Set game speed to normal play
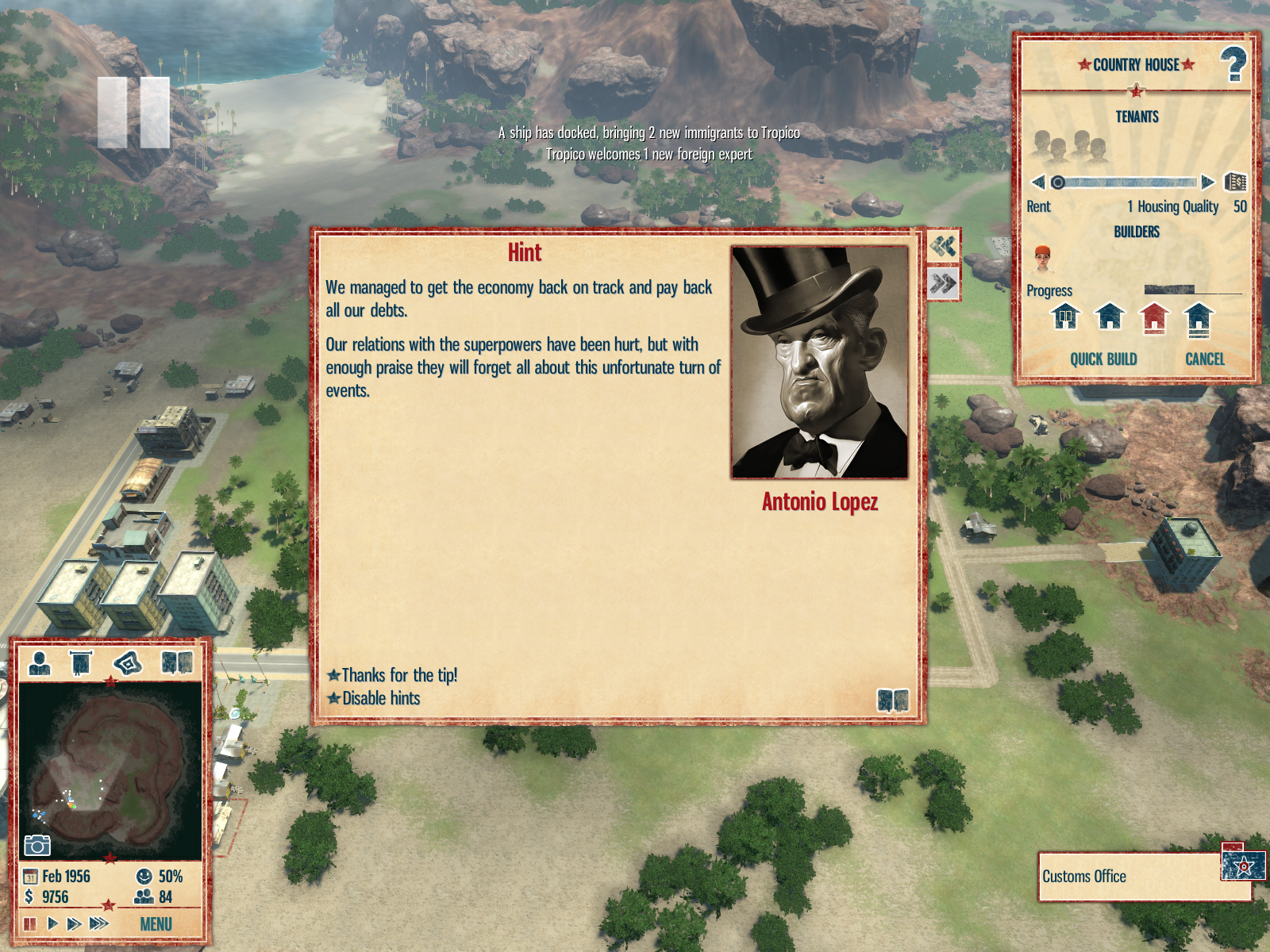The width and height of the screenshot is (1270, 952). pyautogui.click(x=52, y=923)
